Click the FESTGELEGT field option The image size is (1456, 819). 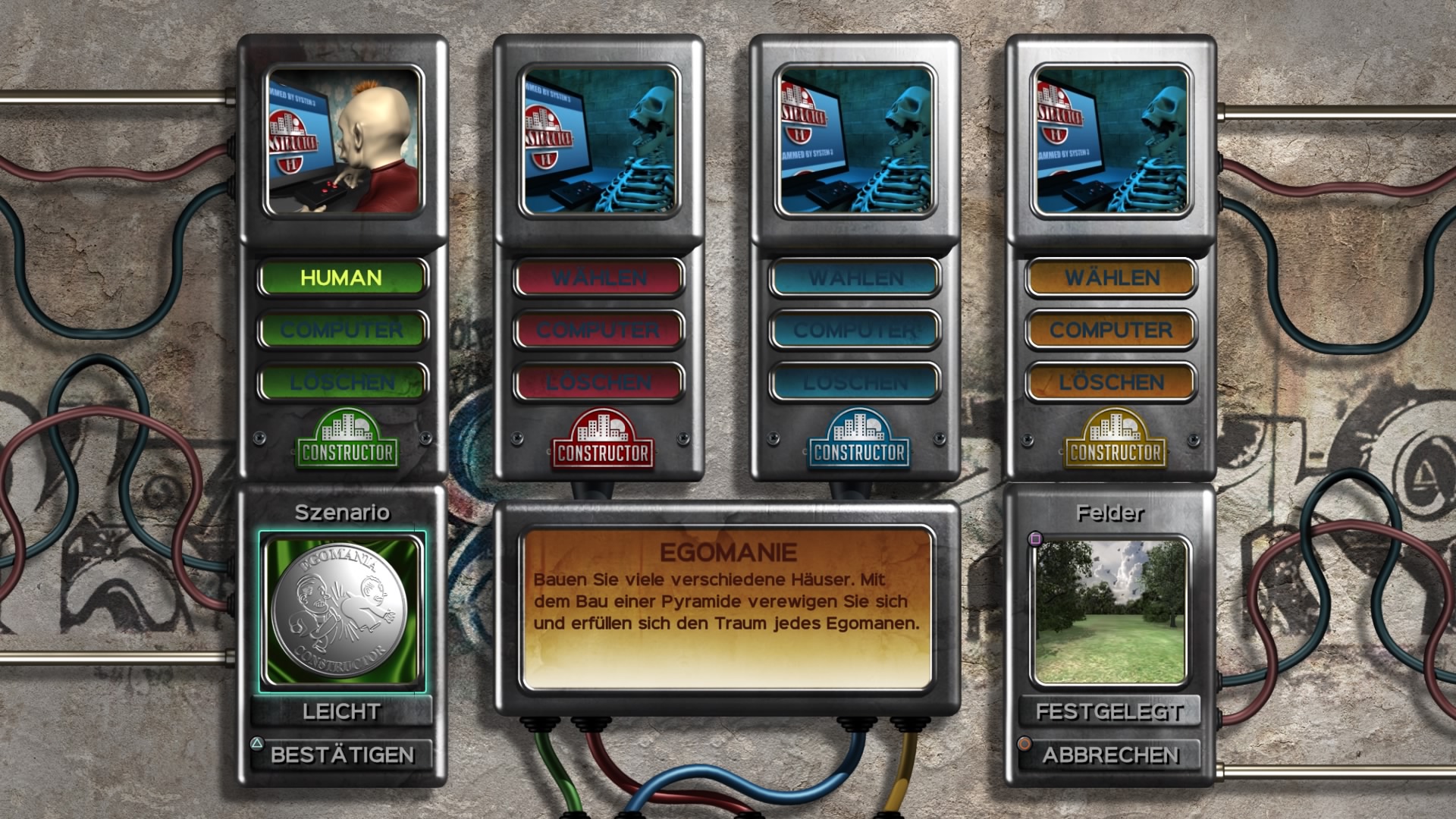pyautogui.click(x=1110, y=711)
